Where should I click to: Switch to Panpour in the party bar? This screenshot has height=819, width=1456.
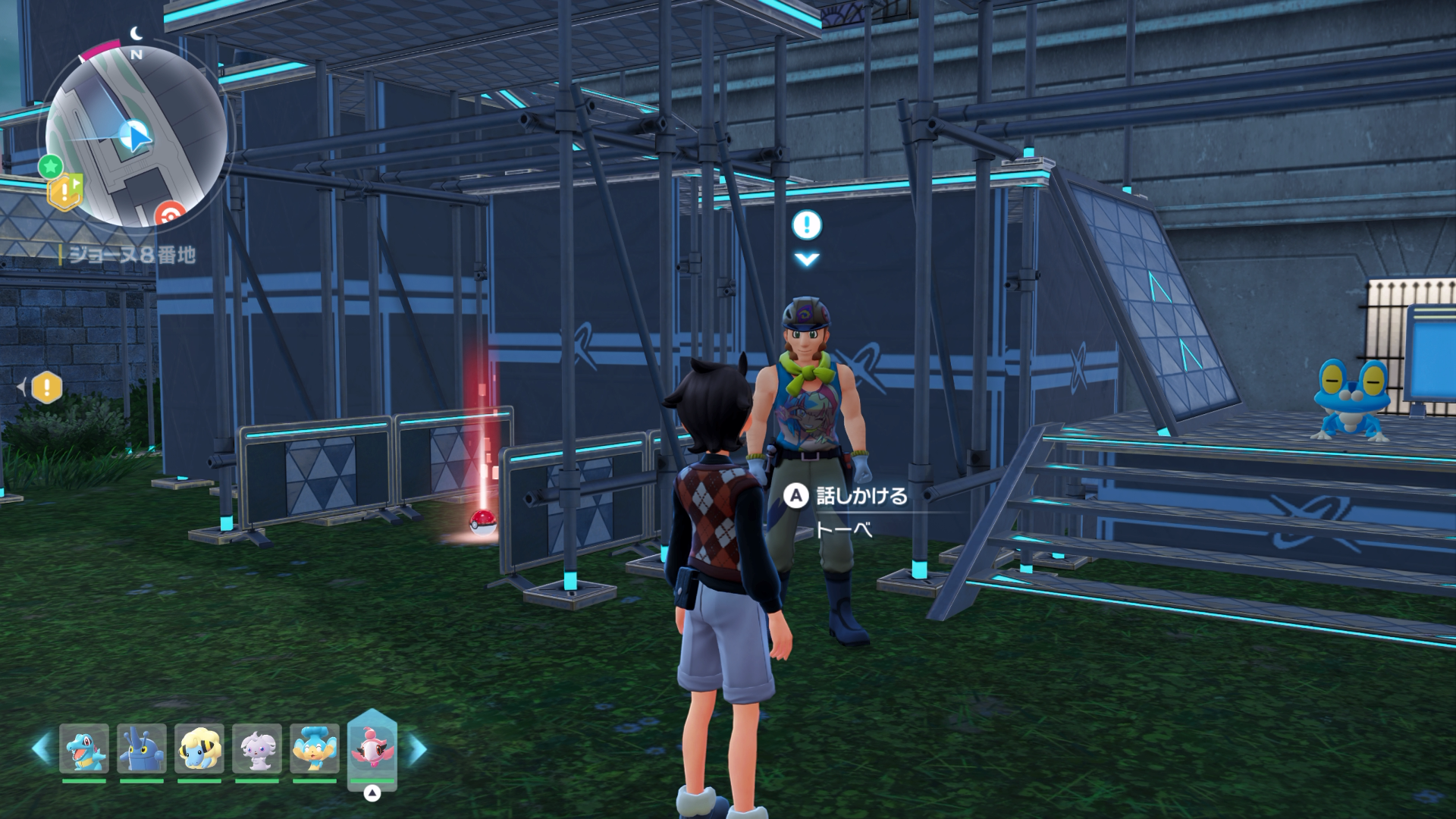(x=315, y=748)
